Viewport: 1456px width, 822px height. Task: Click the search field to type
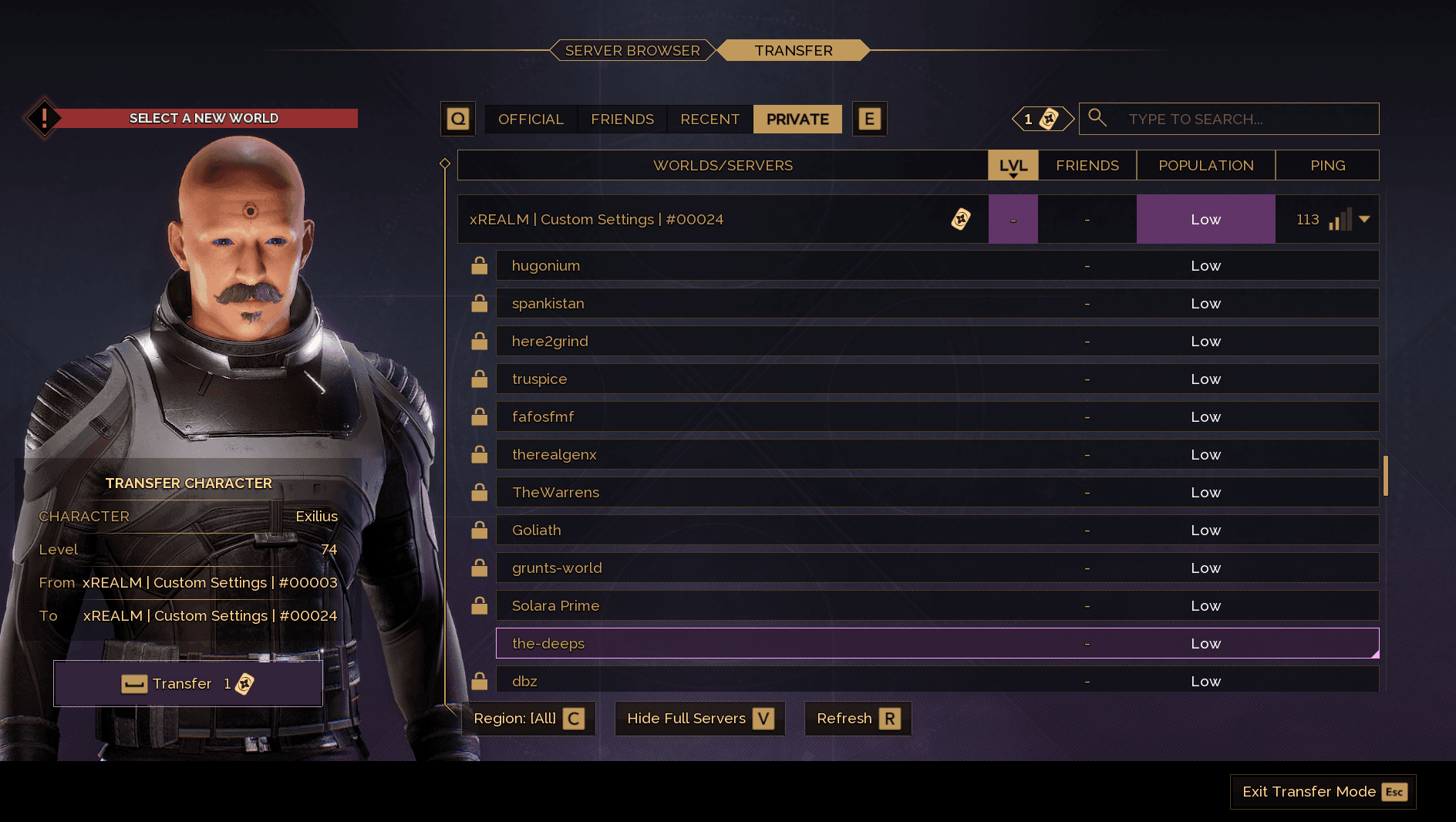click(x=1242, y=120)
